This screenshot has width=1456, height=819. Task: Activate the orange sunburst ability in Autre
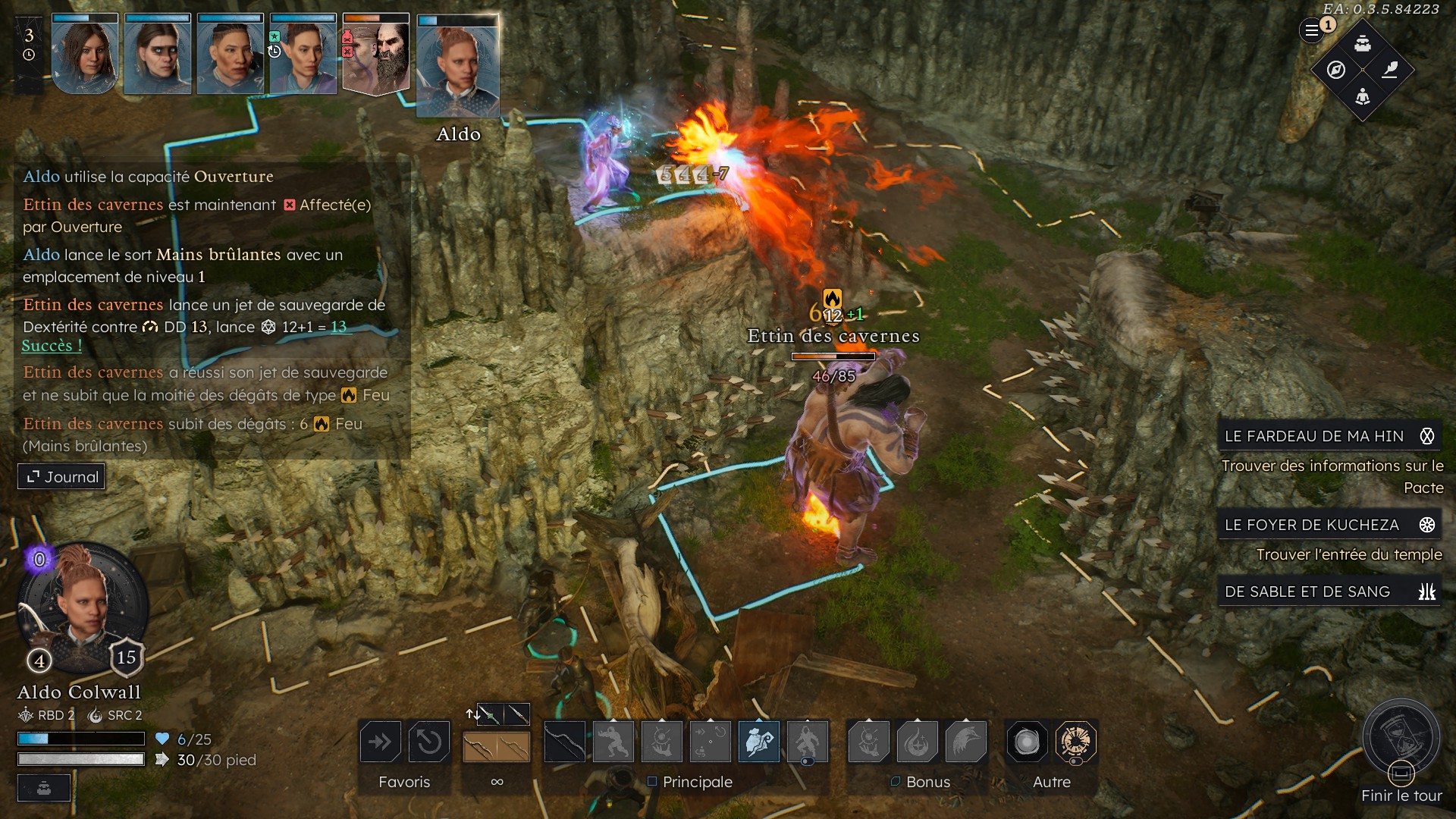(x=1075, y=742)
